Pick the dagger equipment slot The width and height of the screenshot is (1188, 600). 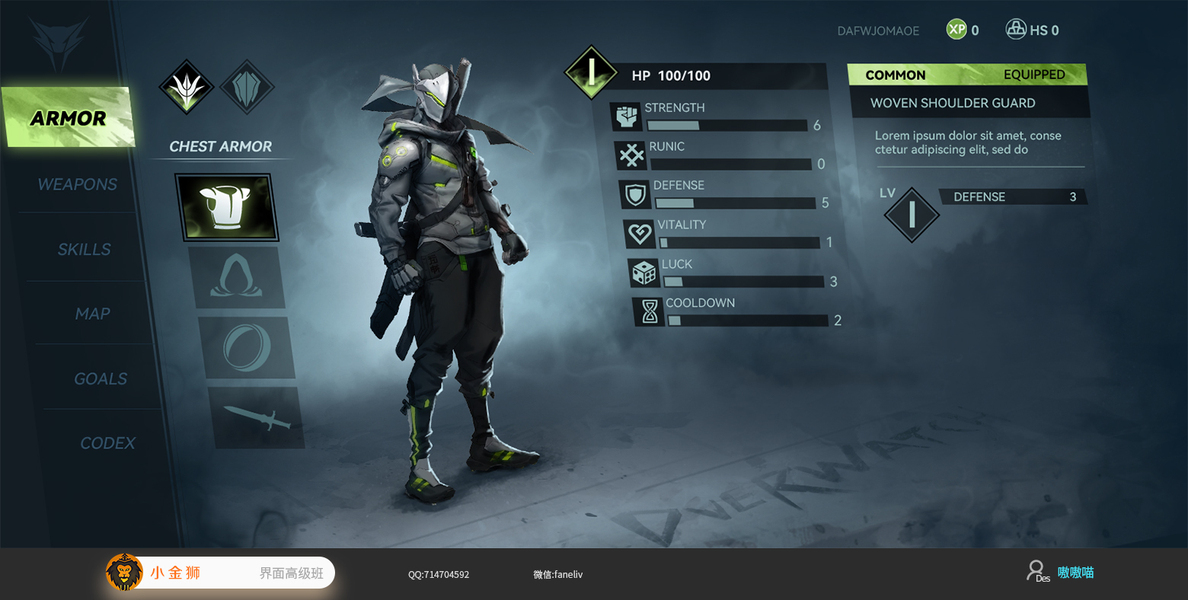(x=256, y=418)
